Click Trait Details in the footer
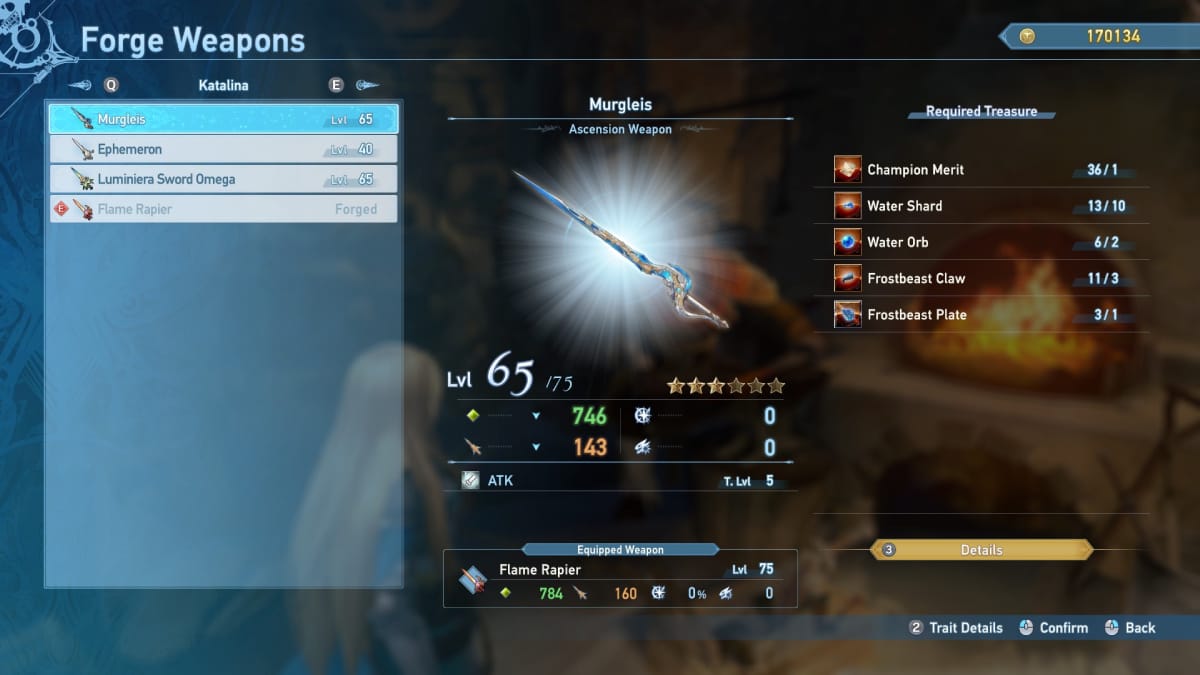1200x675 pixels. tap(956, 628)
